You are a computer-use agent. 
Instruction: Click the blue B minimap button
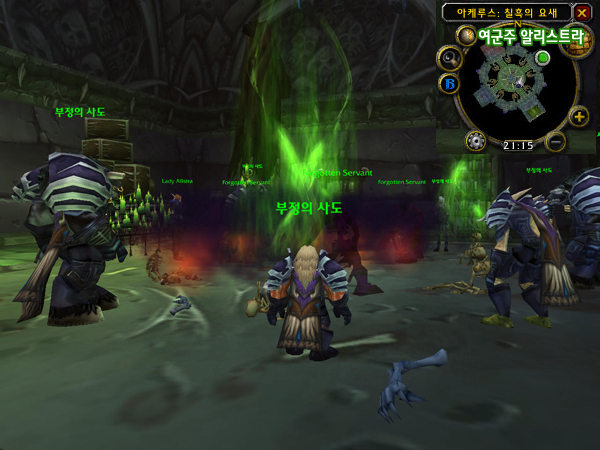[449, 83]
